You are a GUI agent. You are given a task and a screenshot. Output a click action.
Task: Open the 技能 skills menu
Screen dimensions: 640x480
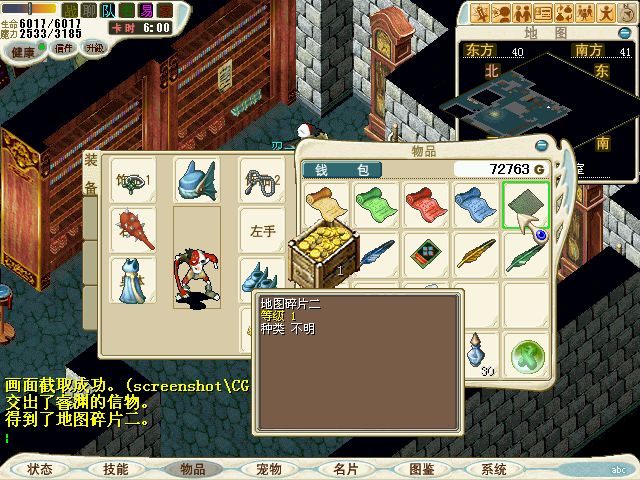point(115,468)
